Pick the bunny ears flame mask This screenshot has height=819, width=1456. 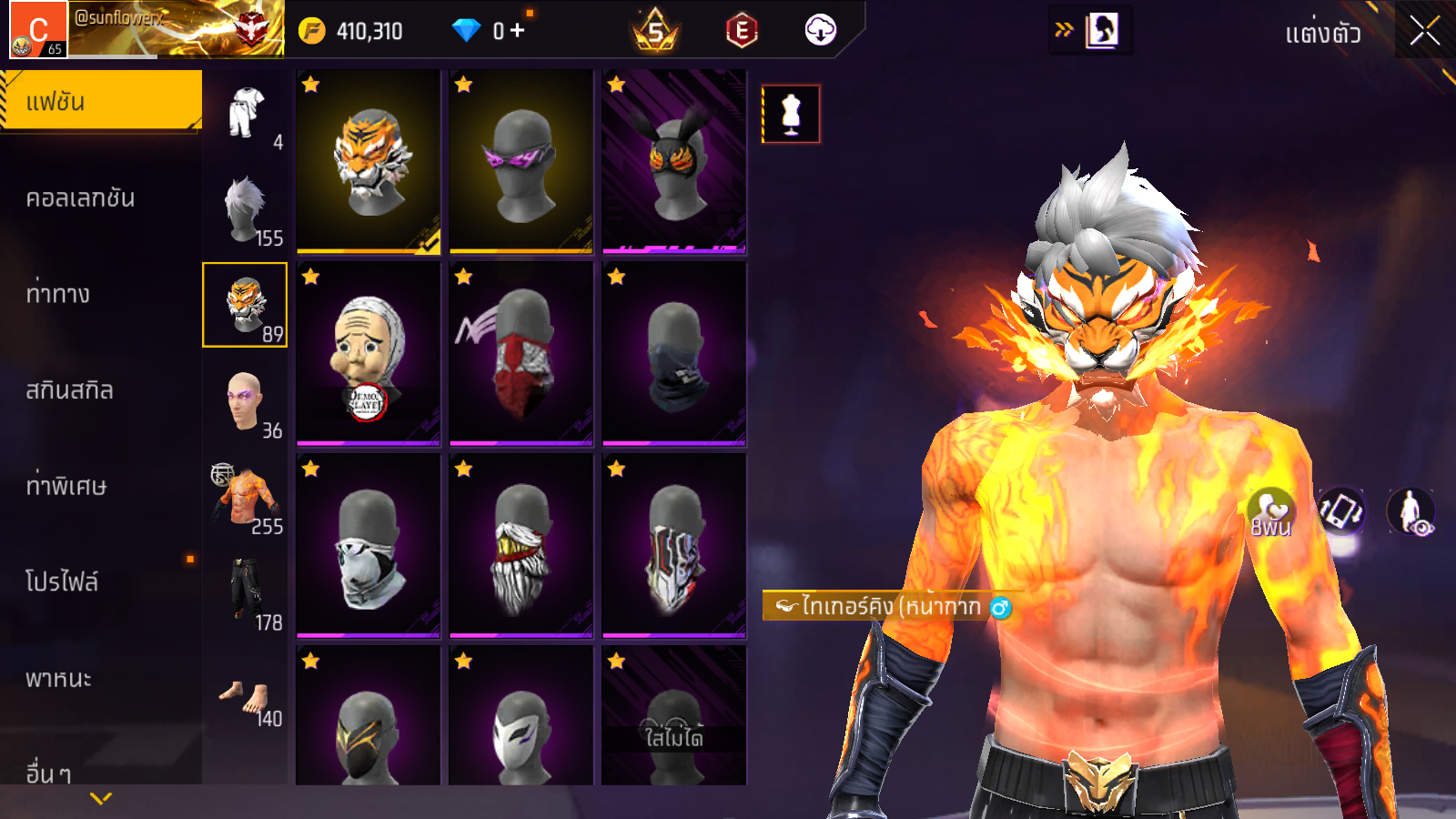click(674, 161)
